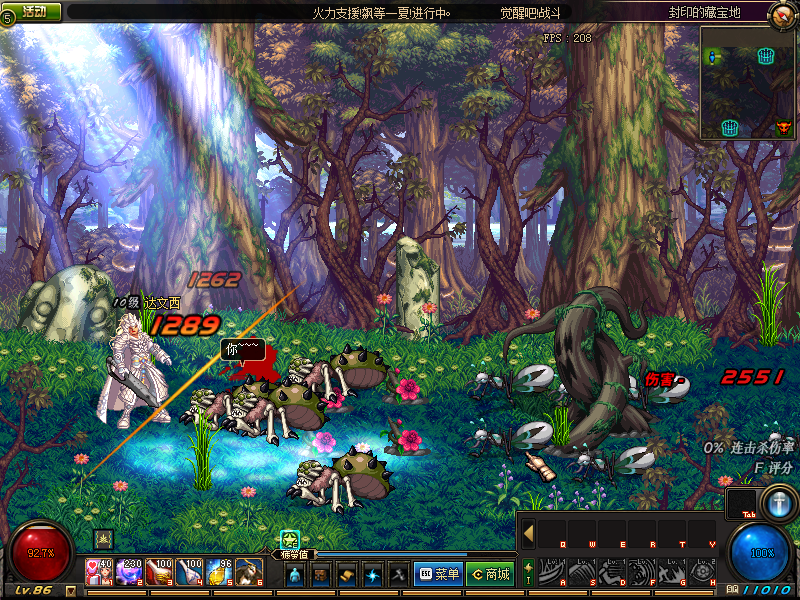This screenshot has height=600, width=800.
Task: Use the creature item in slot 6
Action: pyautogui.click(x=249, y=573)
